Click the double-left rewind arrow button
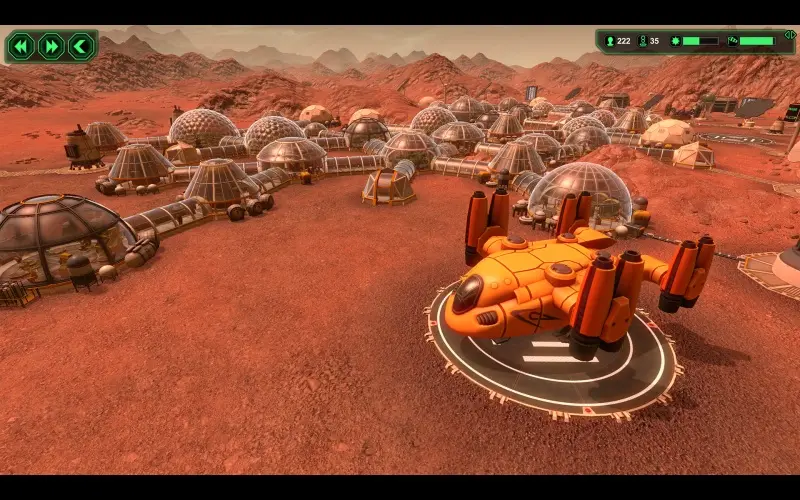 pos(21,46)
